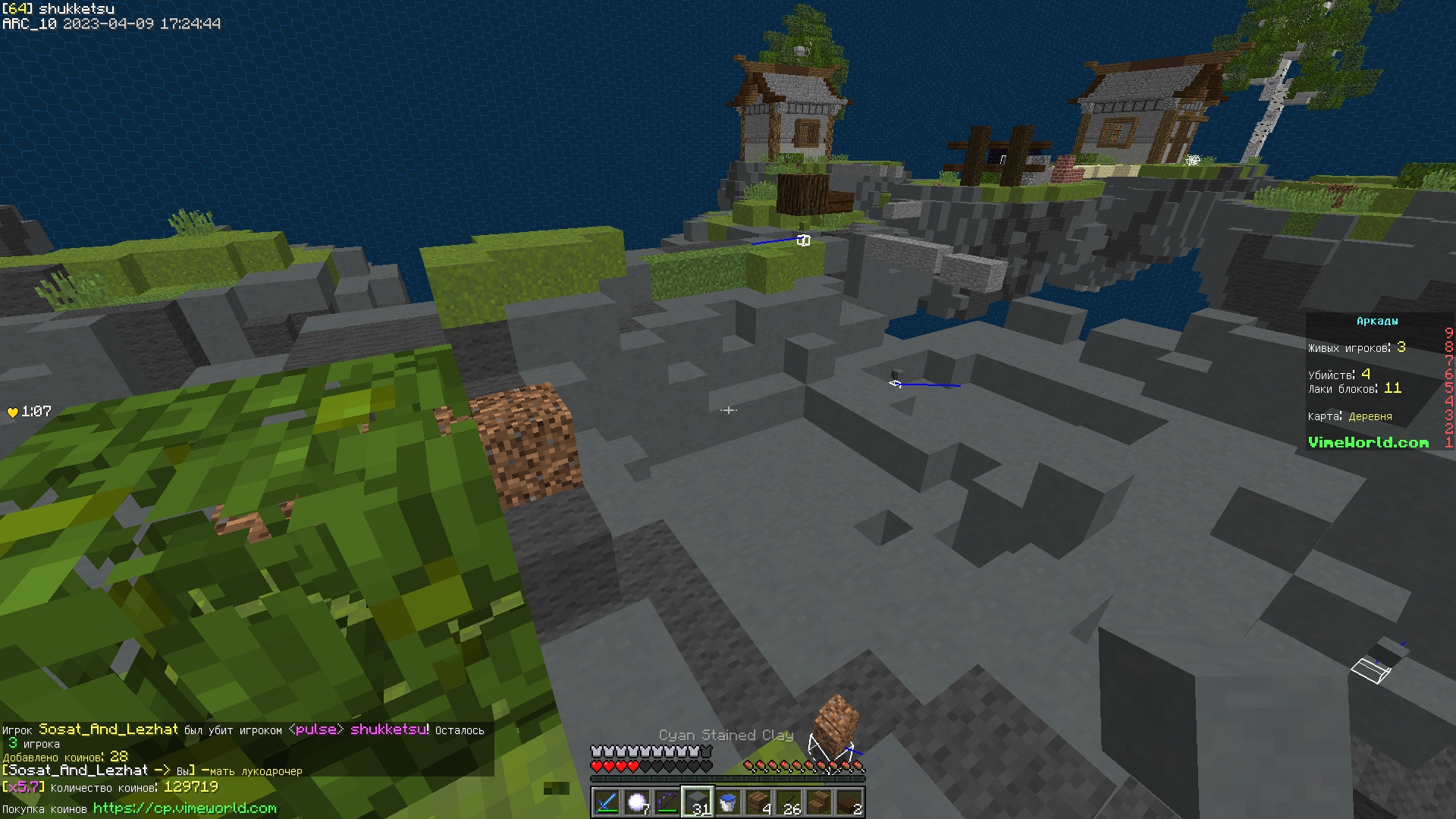Viewport: 1456px width, 819px height.
Task: Select the cyan stained clay block slot
Action: (x=698, y=802)
